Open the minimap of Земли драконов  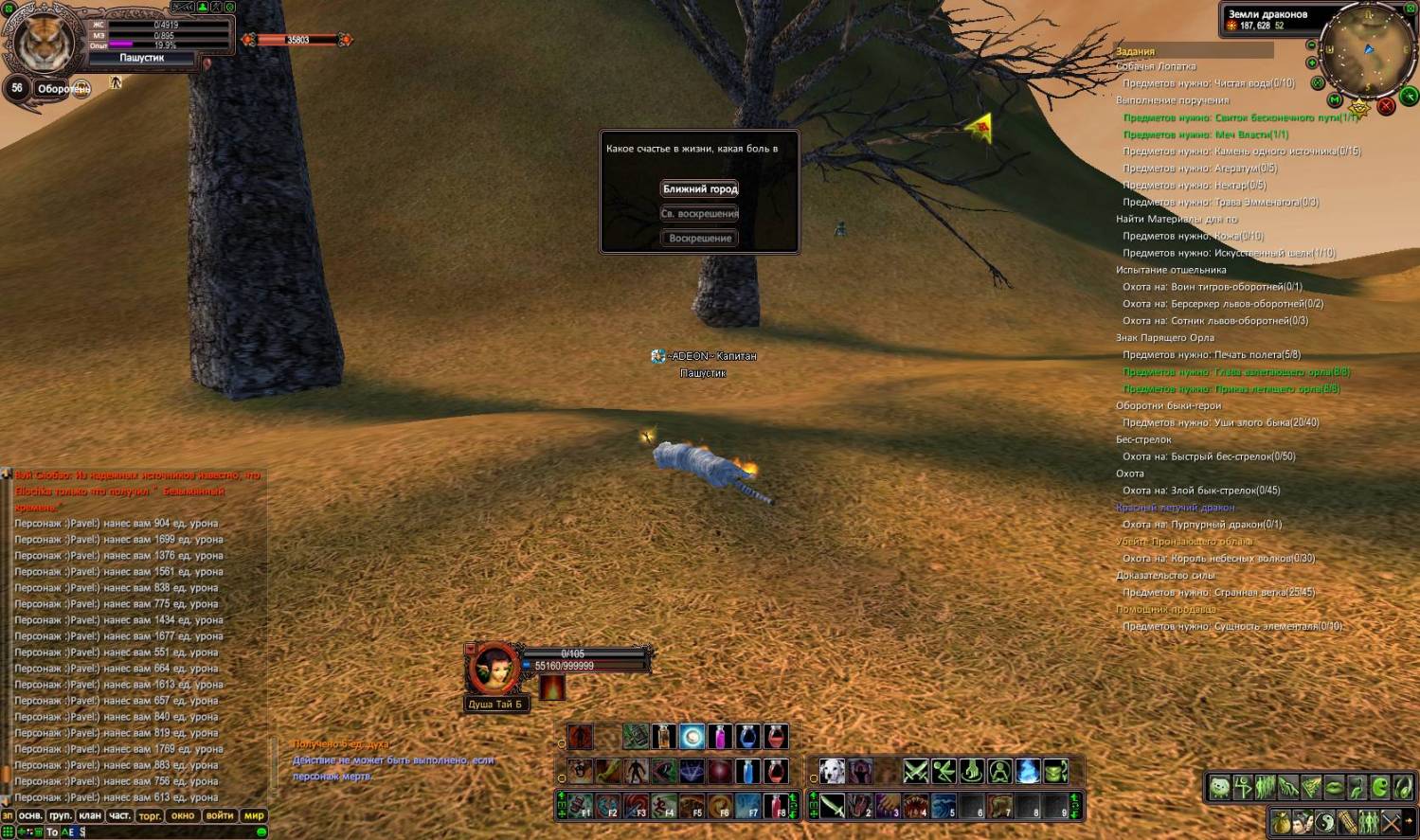point(1367,52)
